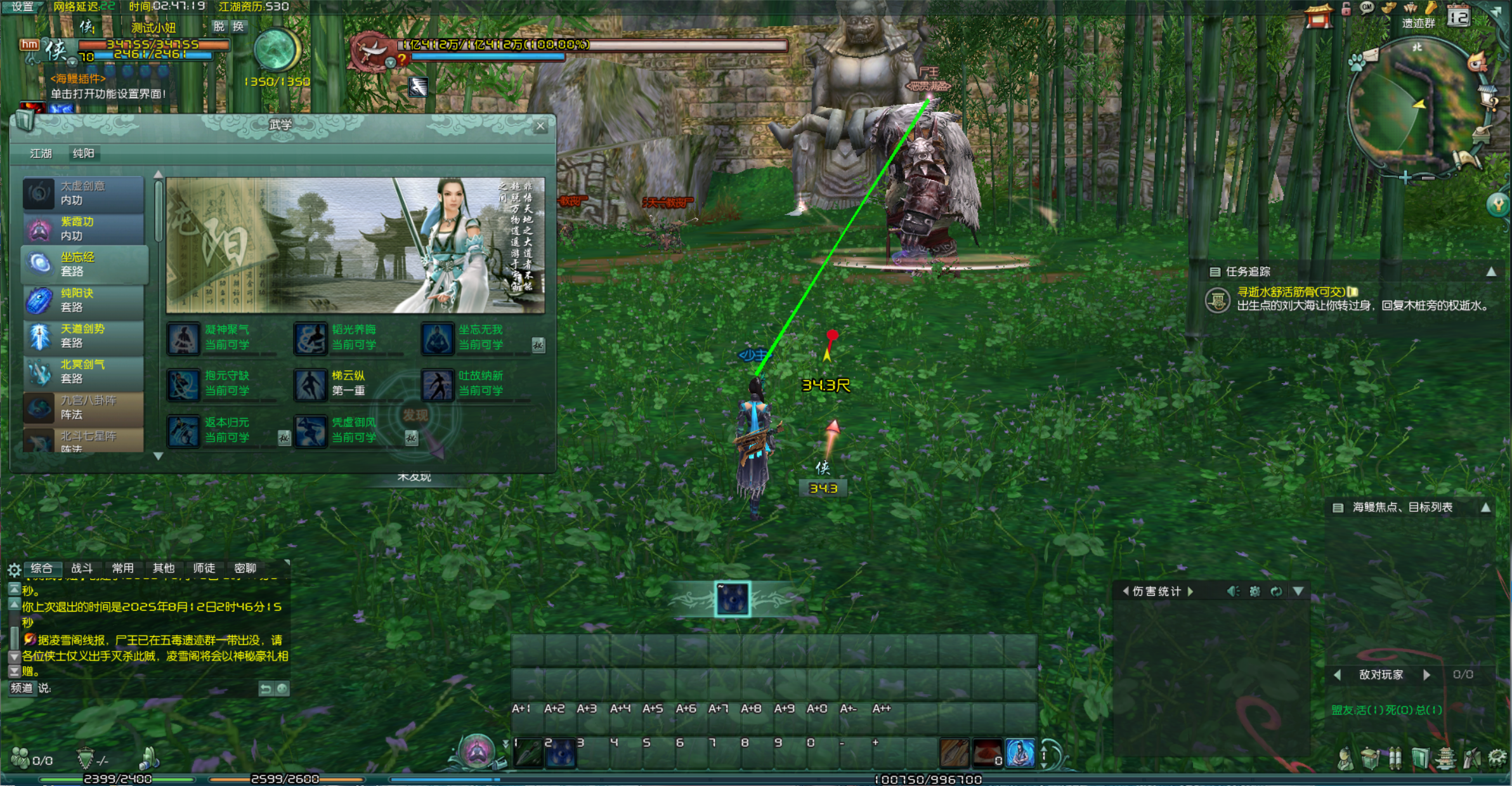The height and width of the screenshot is (786, 1512).
Task: Open the 寻逝水舒活筋骨 quest entry
Action: click(x=1291, y=292)
